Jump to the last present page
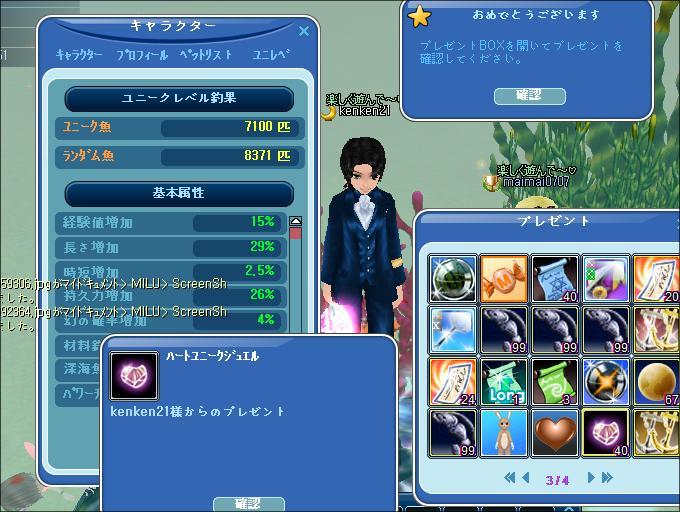The height and width of the screenshot is (512, 680). (x=607, y=478)
